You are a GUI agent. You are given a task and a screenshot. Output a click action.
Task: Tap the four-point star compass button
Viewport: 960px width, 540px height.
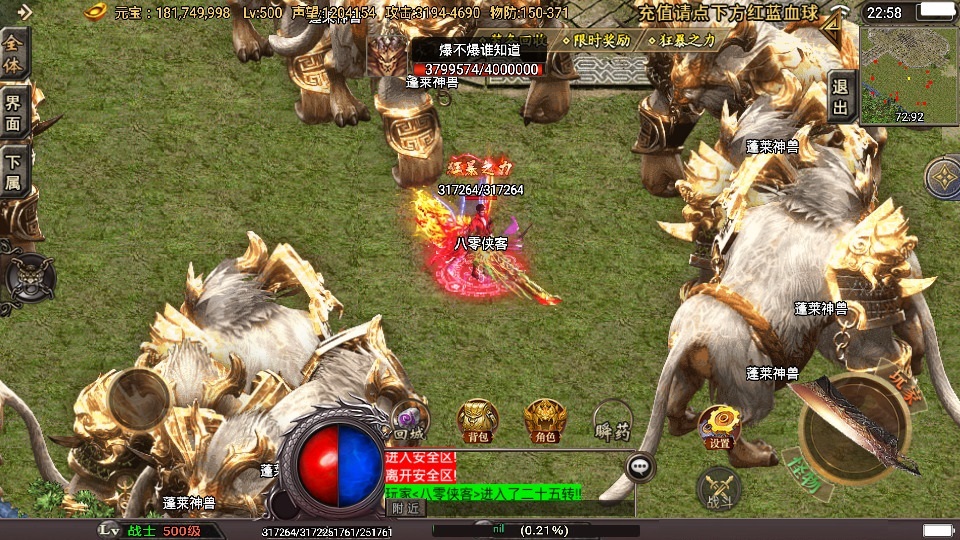(x=943, y=177)
